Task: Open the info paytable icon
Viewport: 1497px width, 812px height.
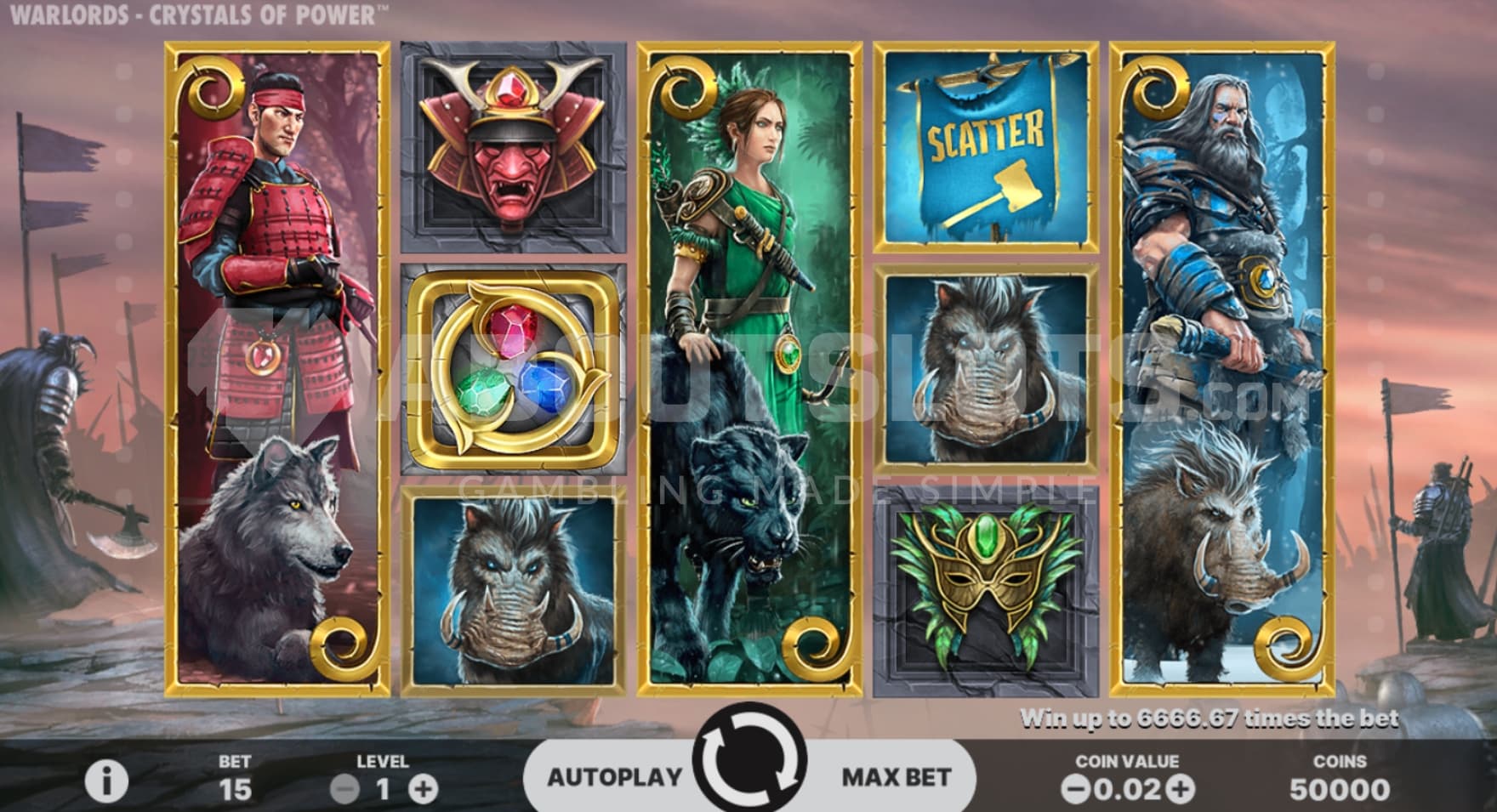Action: [x=107, y=781]
